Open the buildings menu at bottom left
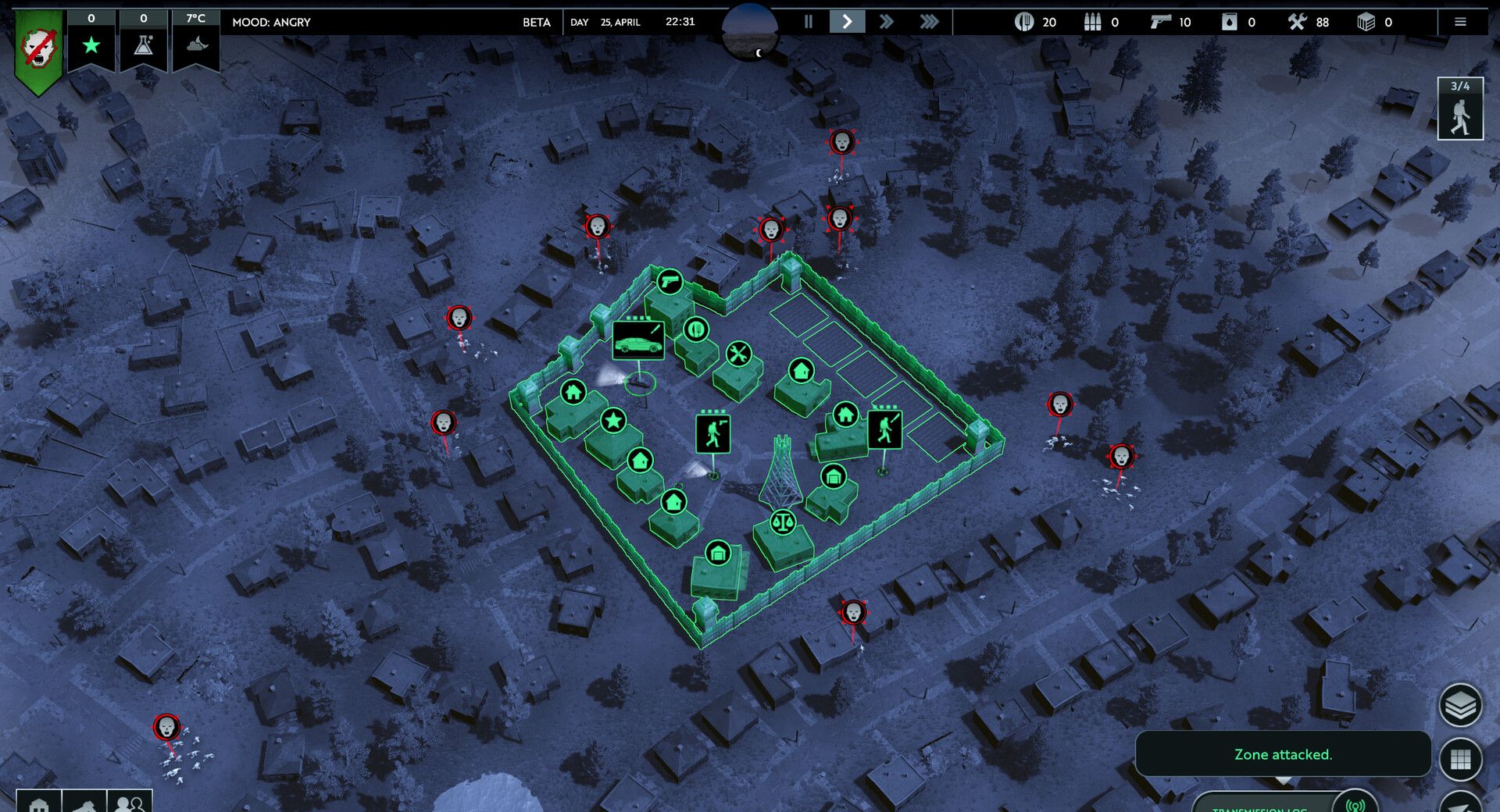Viewport: 1500px width, 812px height. tap(38, 803)
